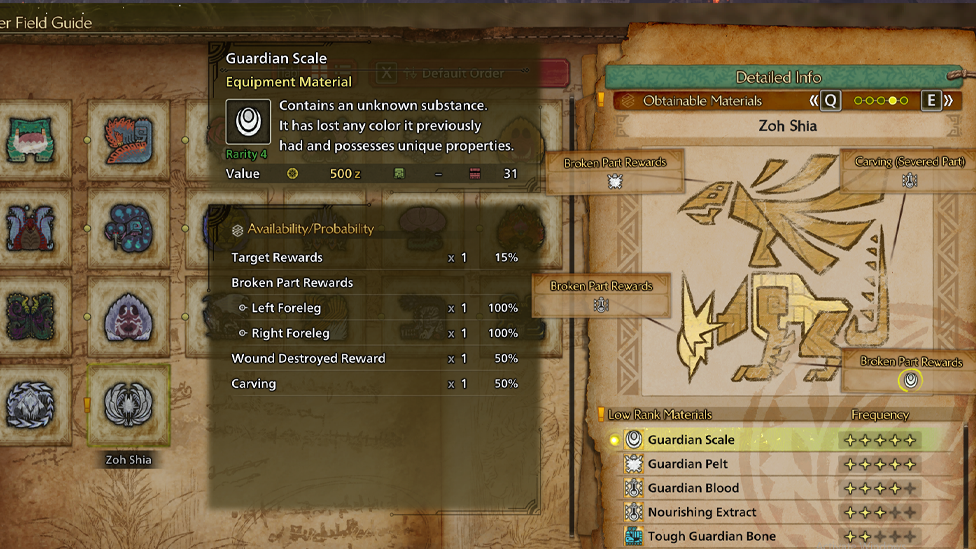Open the green wide-mouthed monster tile

pos(32,140)
